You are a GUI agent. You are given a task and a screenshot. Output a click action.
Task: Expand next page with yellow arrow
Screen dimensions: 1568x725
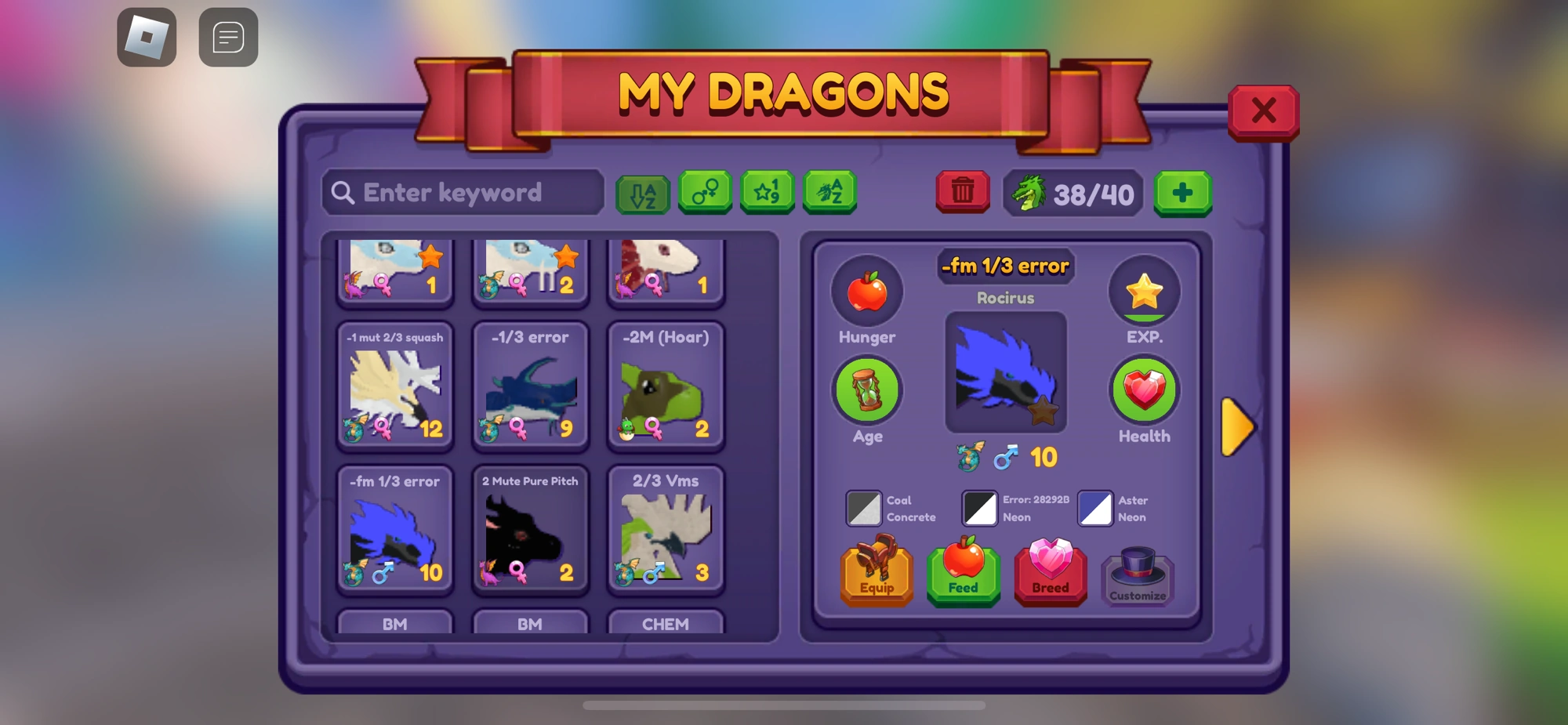coord(1236,427)
